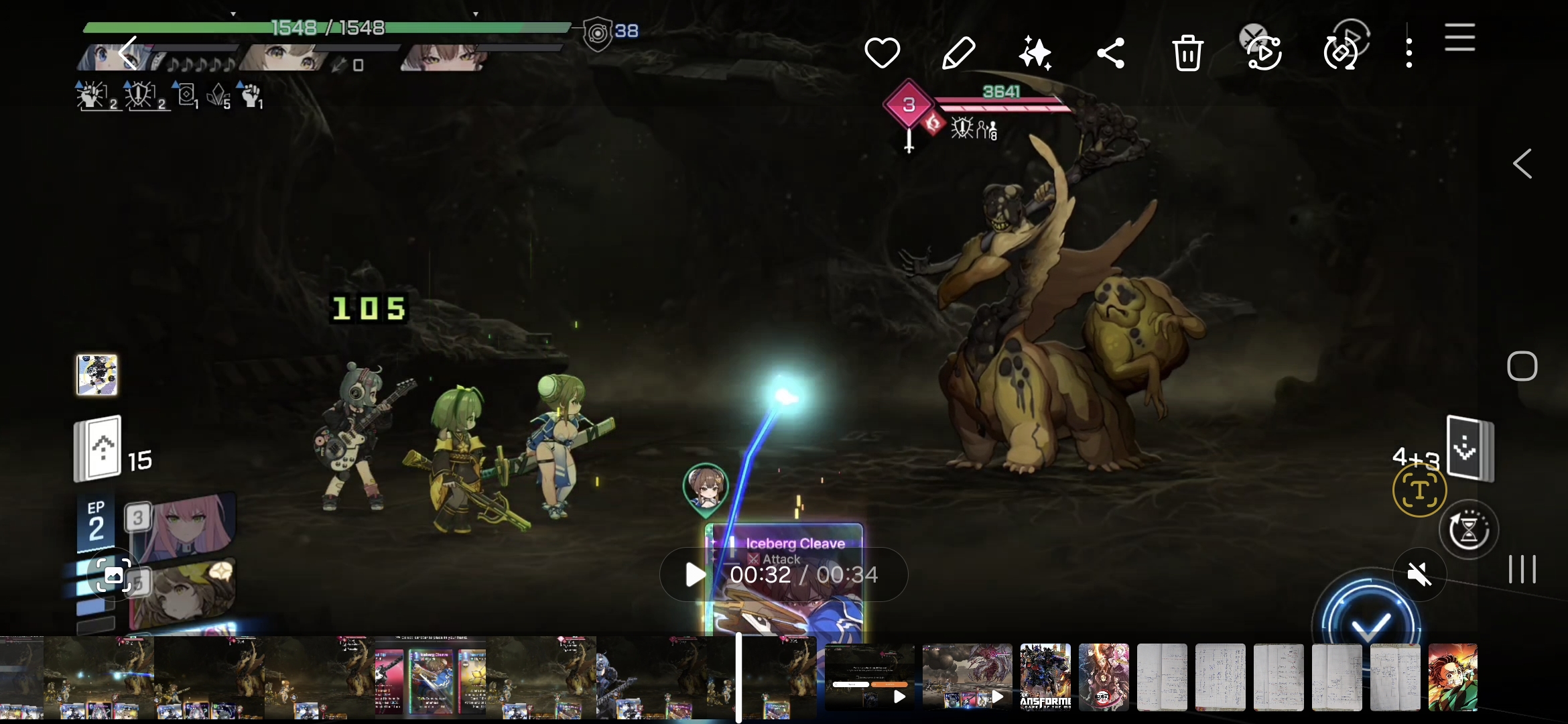The width and height of the screenshot is (1568, 724).
Task: Click the small square picture icon above the draw pile
Action: 96,375
